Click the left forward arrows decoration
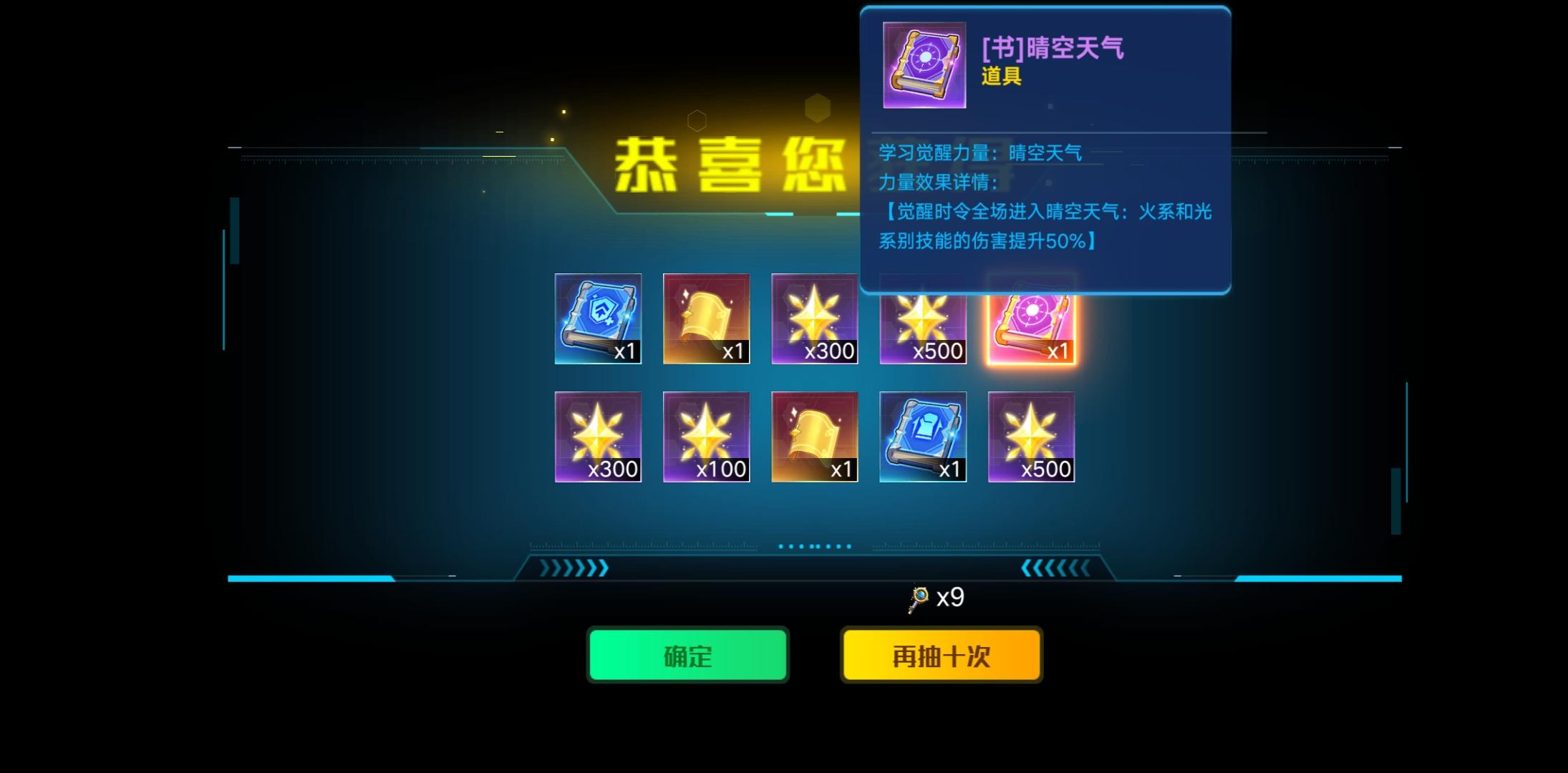This screenshot has height=773, width=1568. pyautogui.click(x=573, y=568)
